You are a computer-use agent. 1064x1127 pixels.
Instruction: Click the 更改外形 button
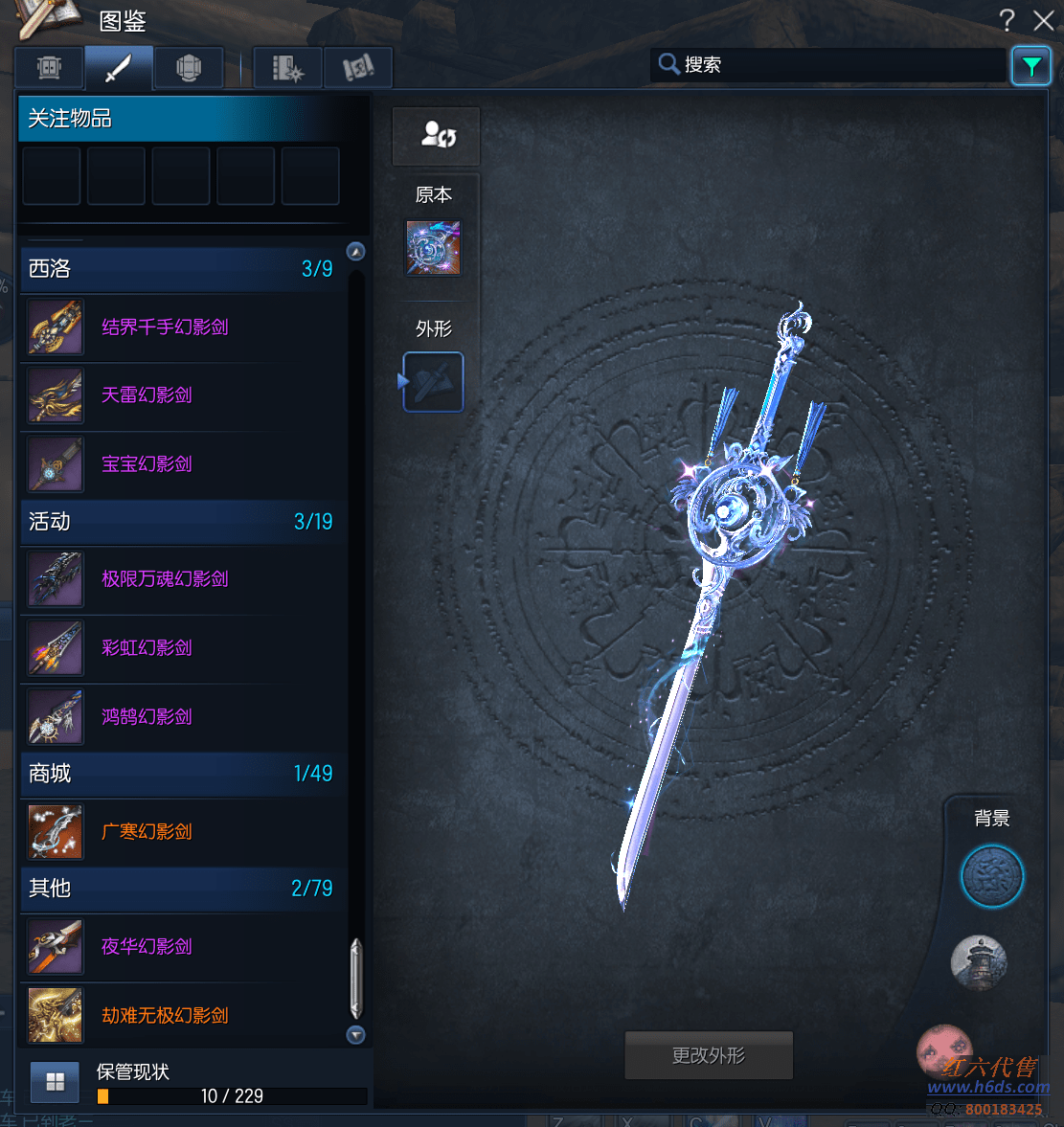click(x=709, y=1055)
